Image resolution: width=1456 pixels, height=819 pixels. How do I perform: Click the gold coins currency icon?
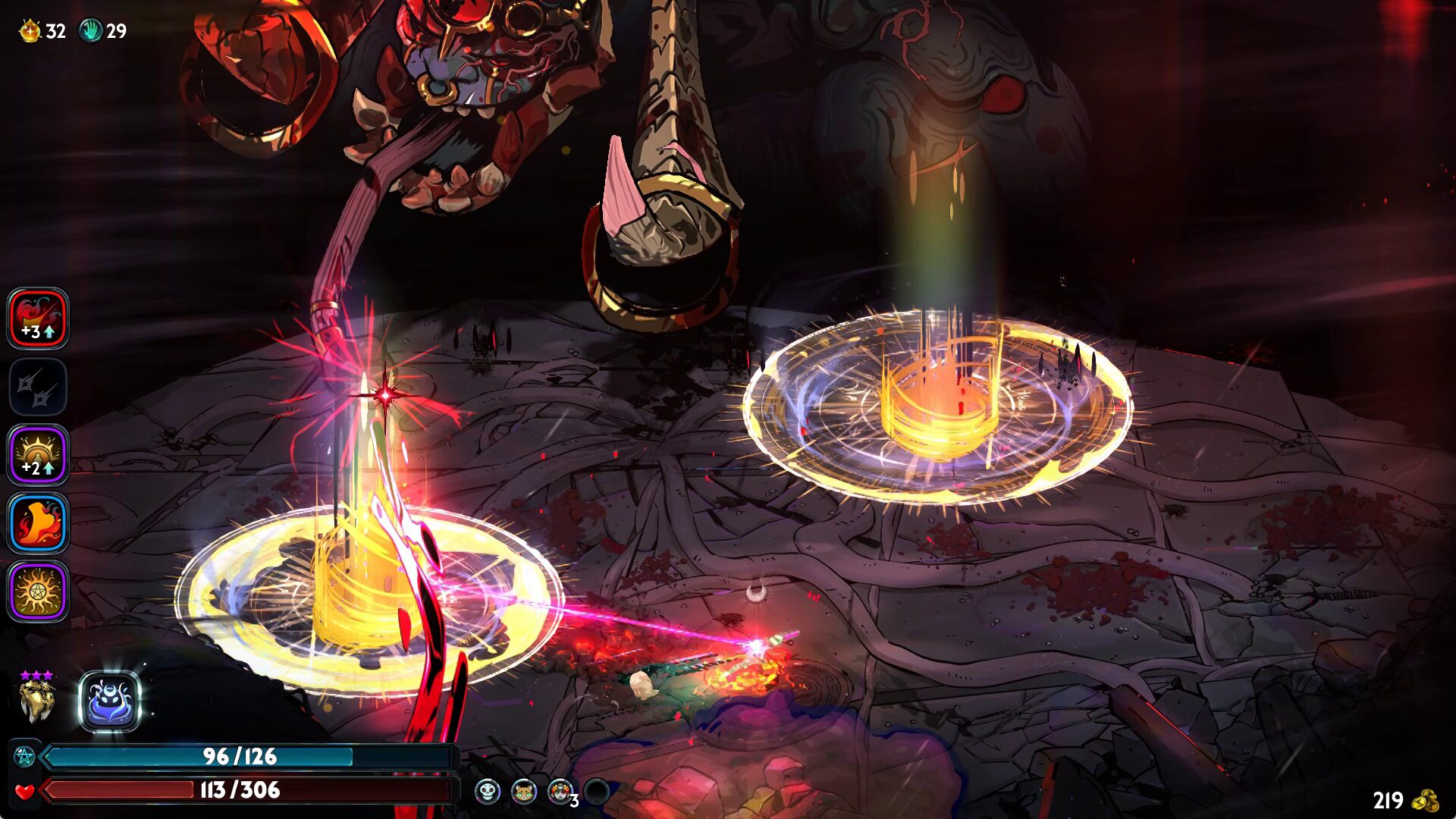pyautogui.click(x=1426, y=800)
